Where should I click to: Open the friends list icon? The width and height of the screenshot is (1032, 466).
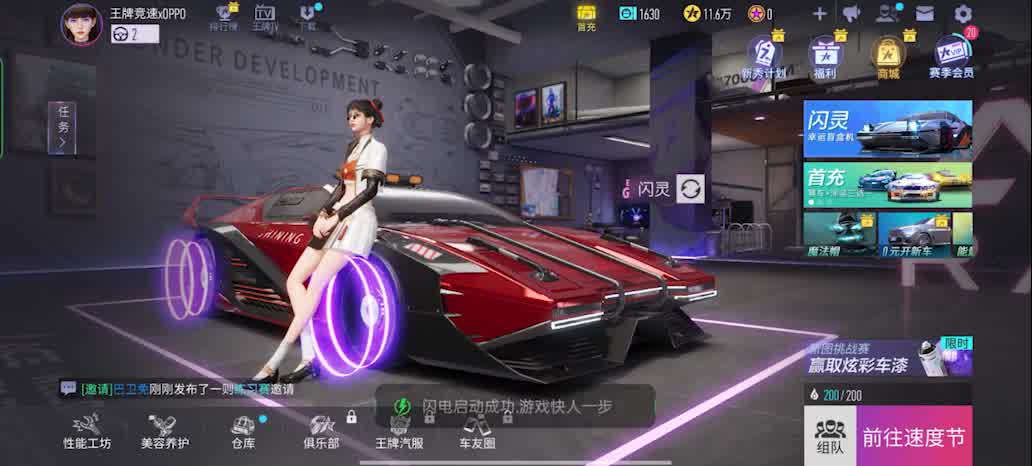tap(887, 14)
